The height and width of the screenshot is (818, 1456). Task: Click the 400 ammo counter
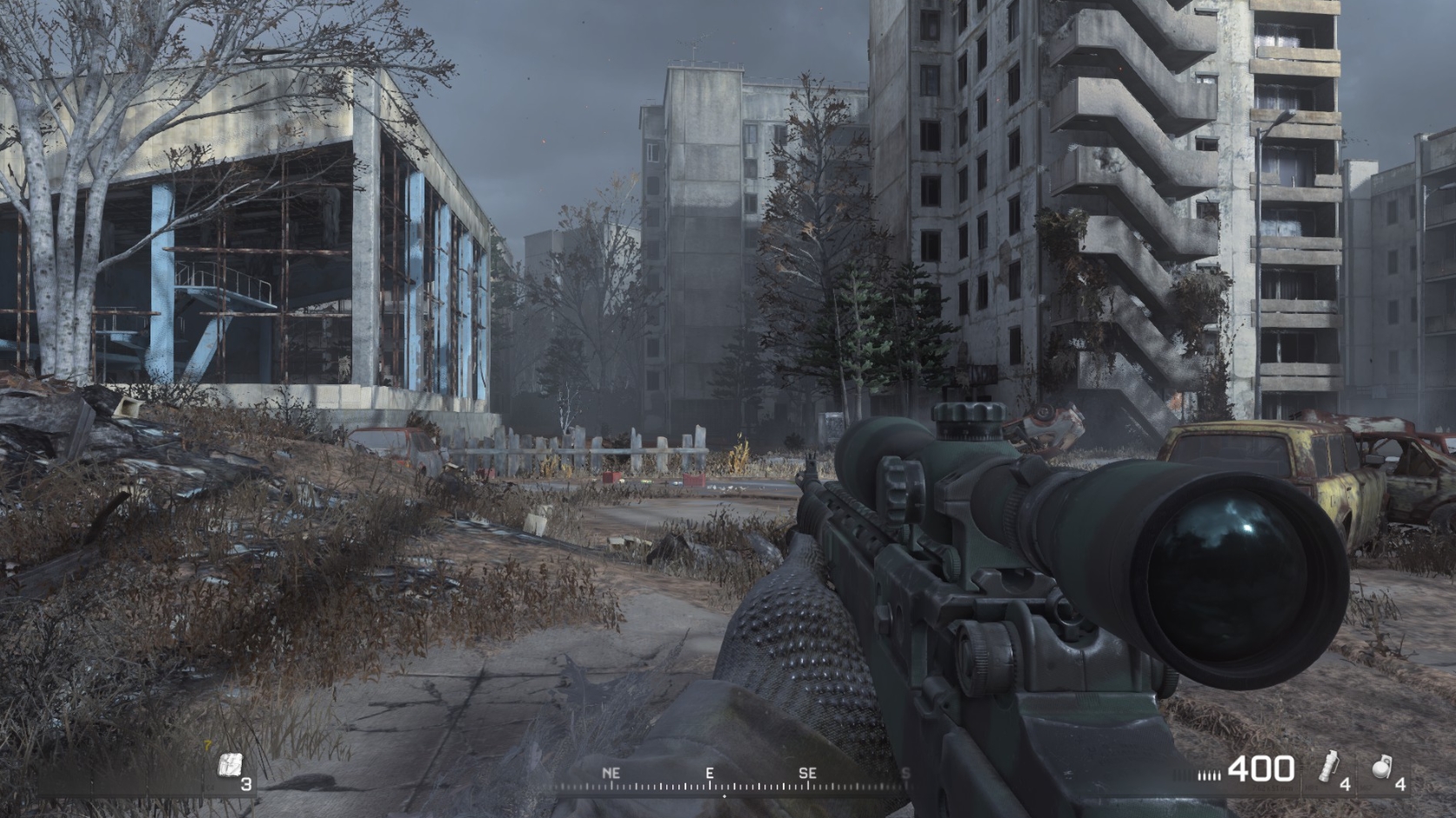1261,769
